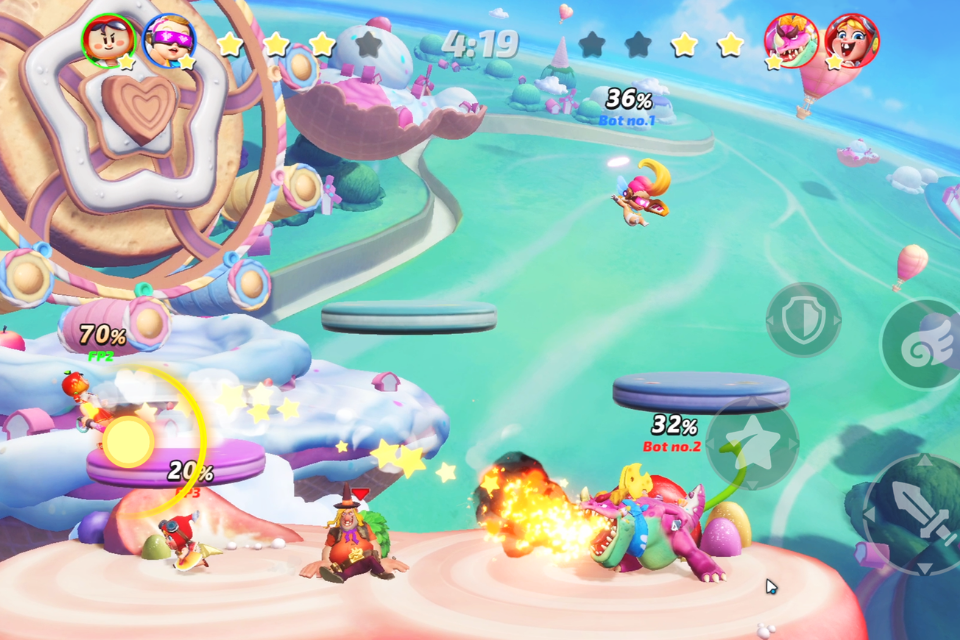Tap the shield defense button
The image size is (960, 640).
coord(803,320)
